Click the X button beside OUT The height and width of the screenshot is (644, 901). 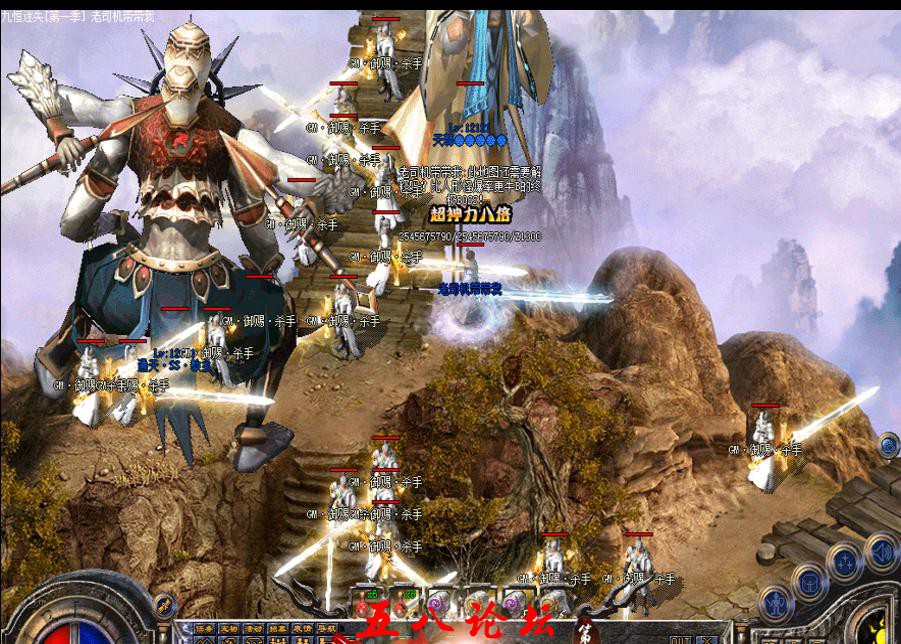click(708, 638)
